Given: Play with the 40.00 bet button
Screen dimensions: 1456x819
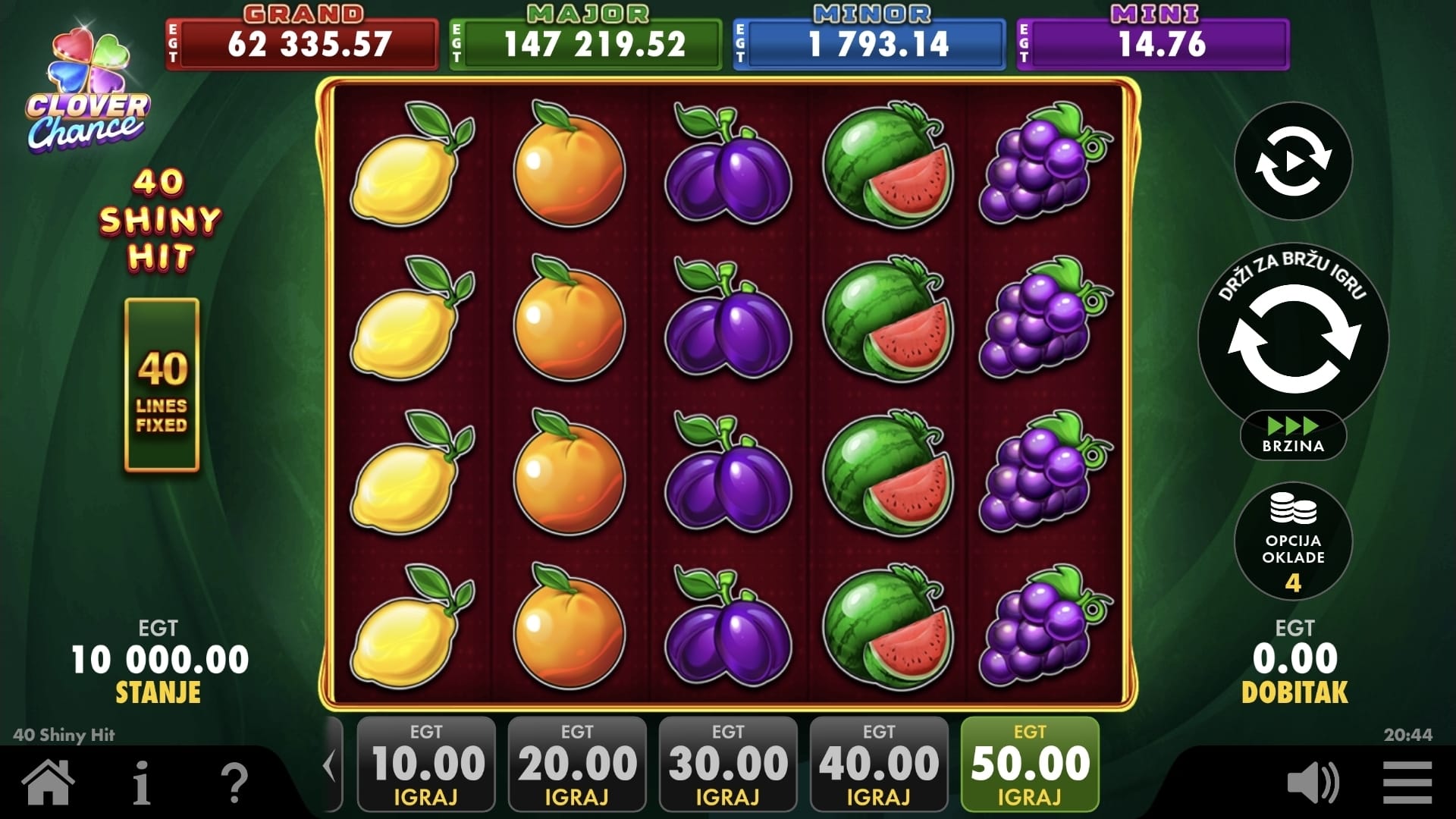Looking at the screenshot, I should pos(879,764).
